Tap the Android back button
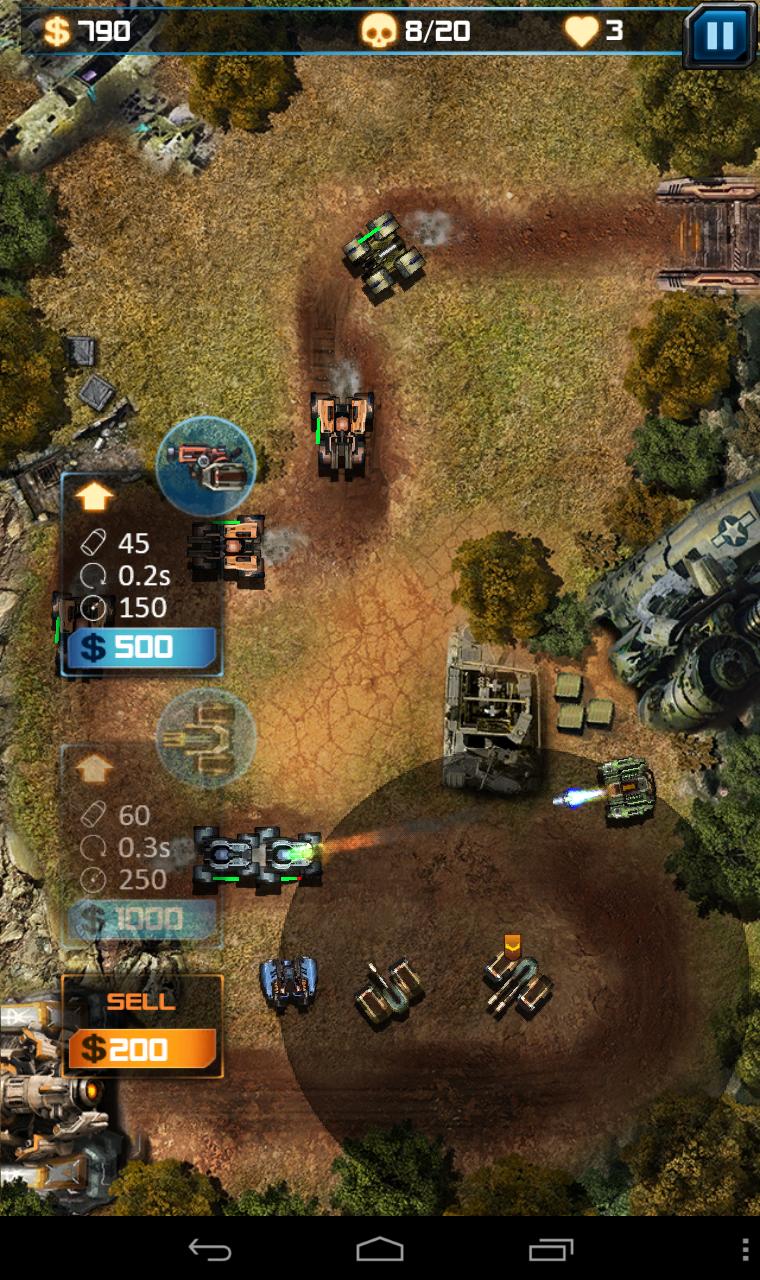Screen dimensions: 760x1280 (x=210, y=1249)
